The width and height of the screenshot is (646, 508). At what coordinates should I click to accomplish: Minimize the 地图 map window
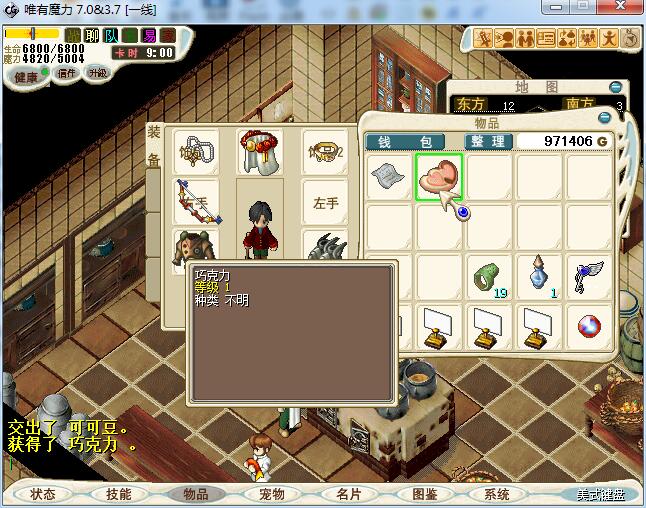point(616,88)
